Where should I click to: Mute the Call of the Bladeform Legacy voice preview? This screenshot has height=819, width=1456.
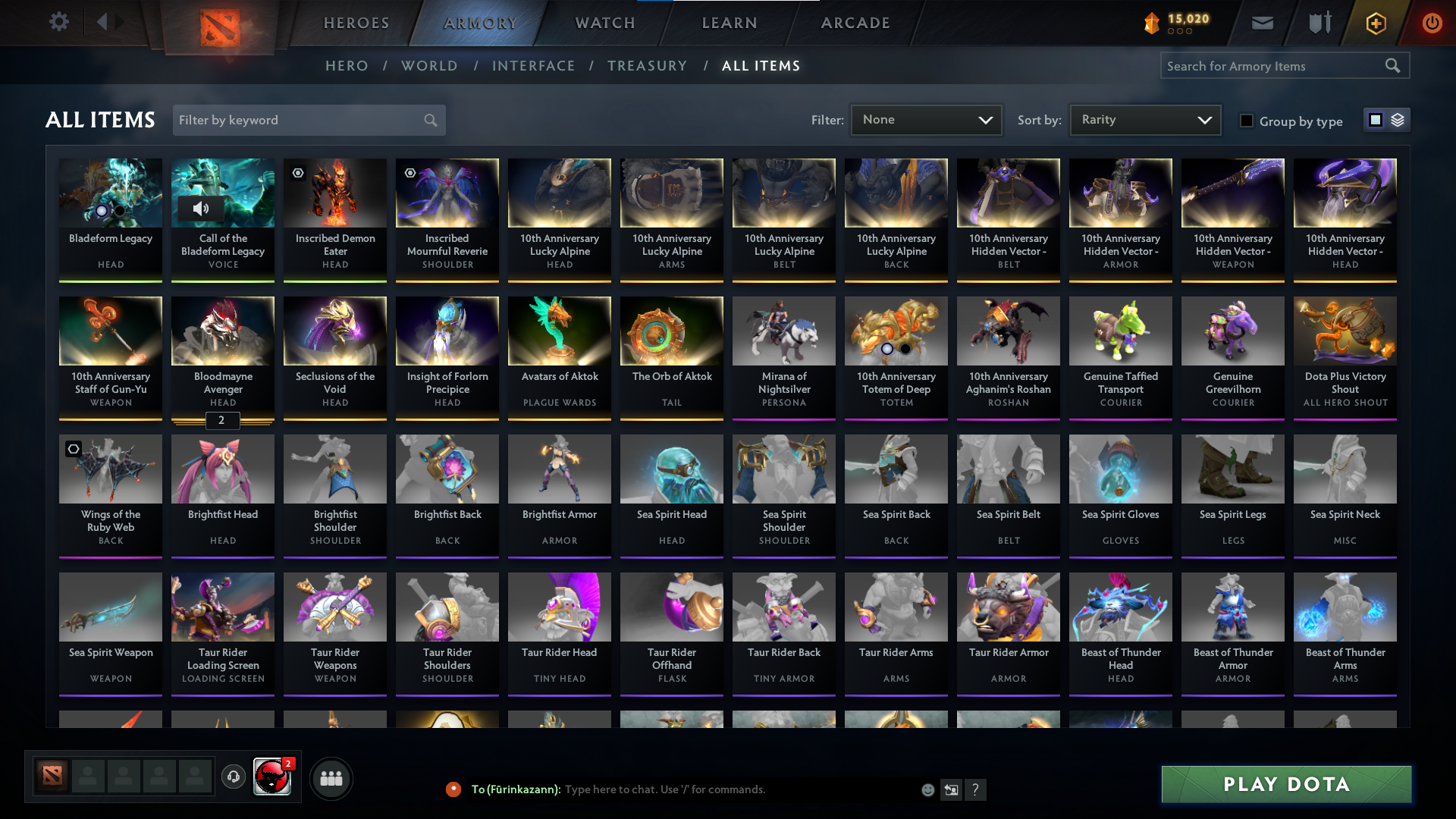point(202,209)
